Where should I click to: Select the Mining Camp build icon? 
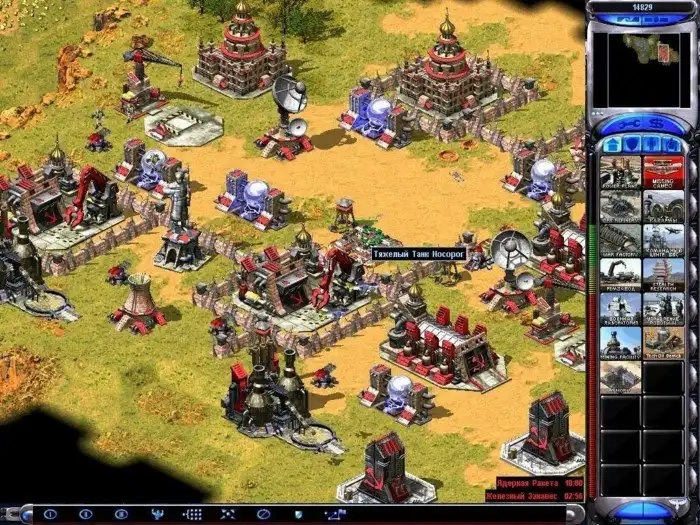[x=662, y=170]
